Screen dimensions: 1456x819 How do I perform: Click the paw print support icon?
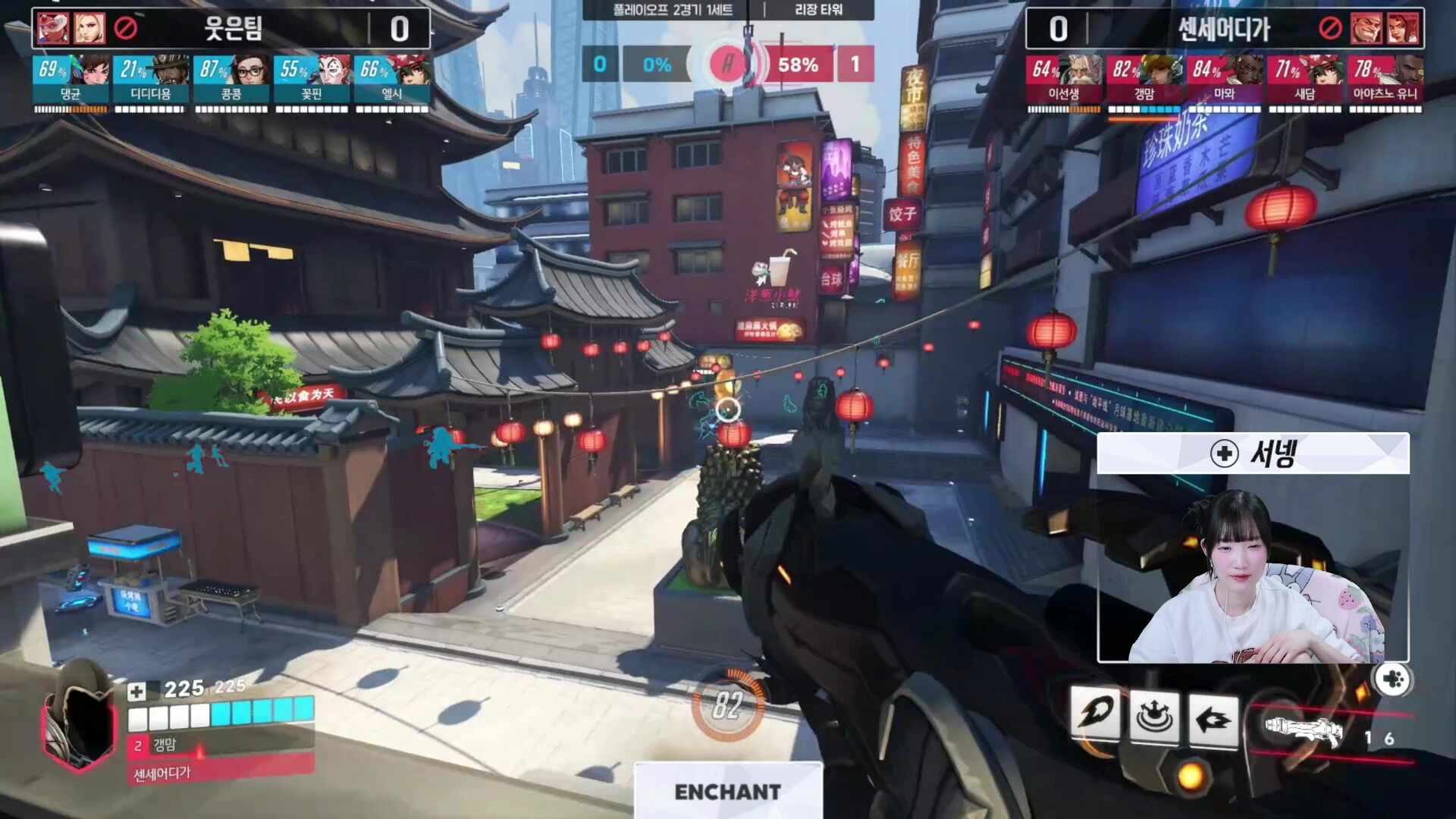click(x=1393, y=679)
